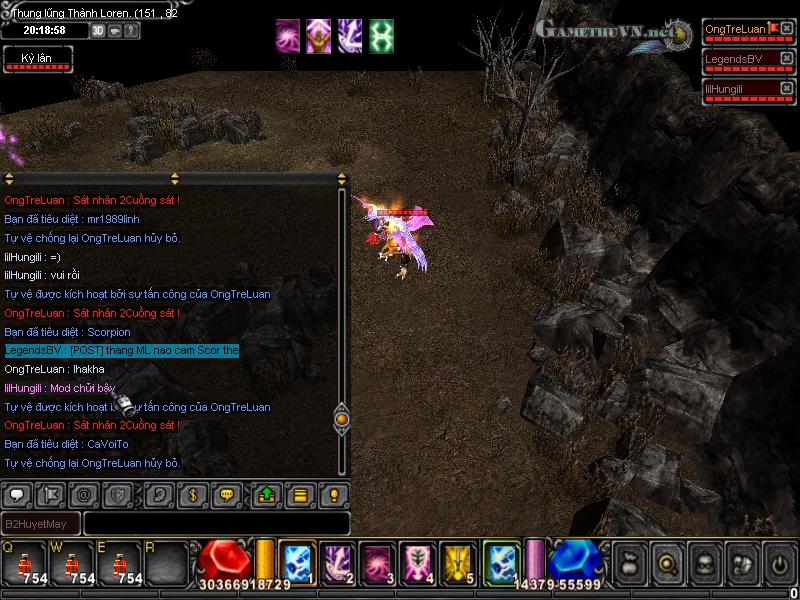Screen dimensions: 800x600
Task: Click the chat input text field
Action: click(216, 524)
